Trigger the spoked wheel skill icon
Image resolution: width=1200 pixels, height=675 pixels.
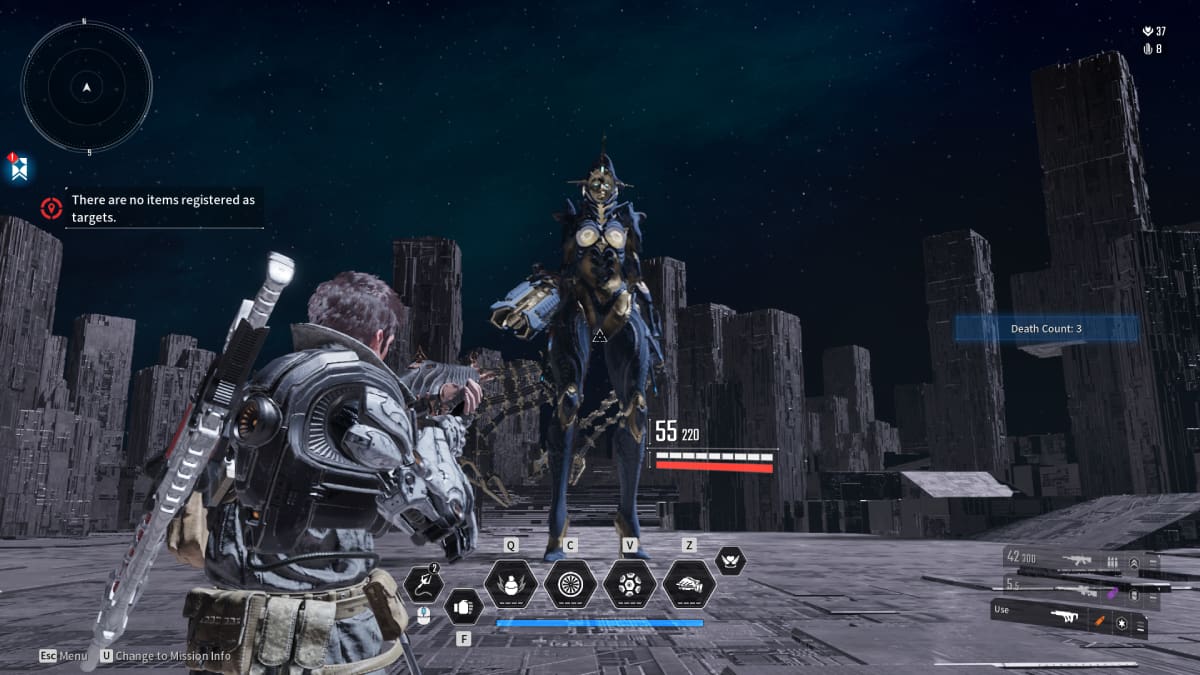click(x=570, y=583)
